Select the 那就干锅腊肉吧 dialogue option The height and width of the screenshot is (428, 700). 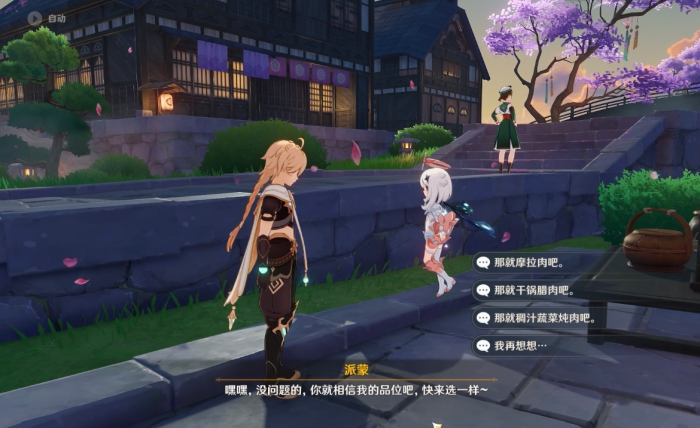tap(532, 290)
